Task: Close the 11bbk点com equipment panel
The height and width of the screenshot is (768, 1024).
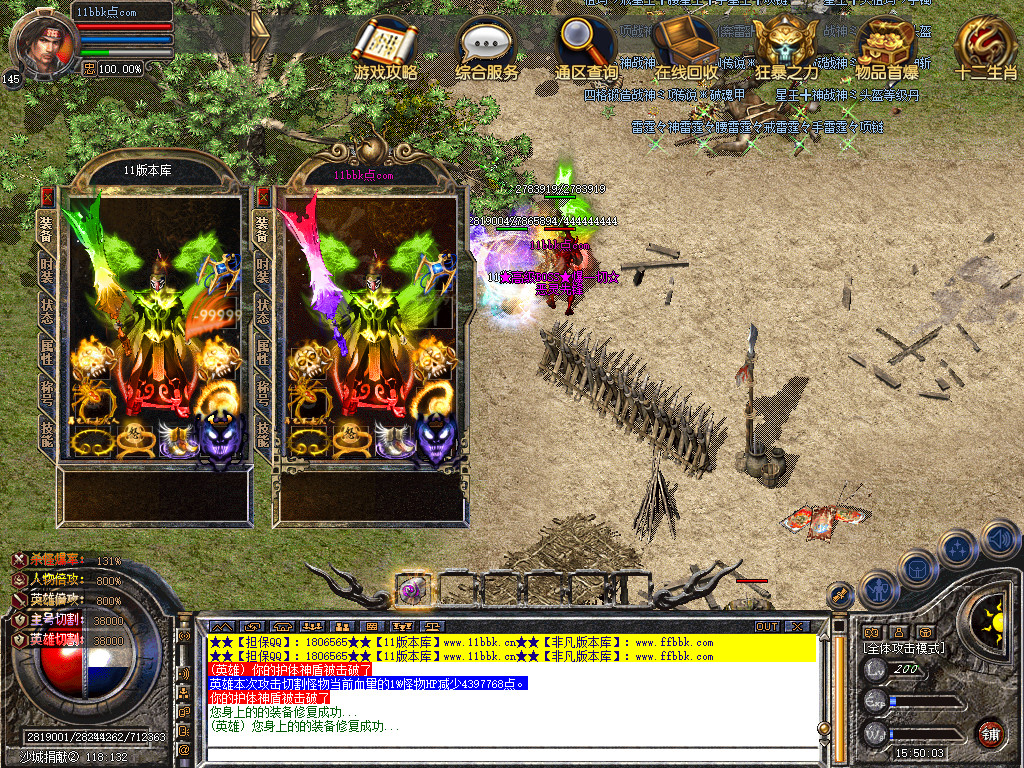Action: point(263,197)
